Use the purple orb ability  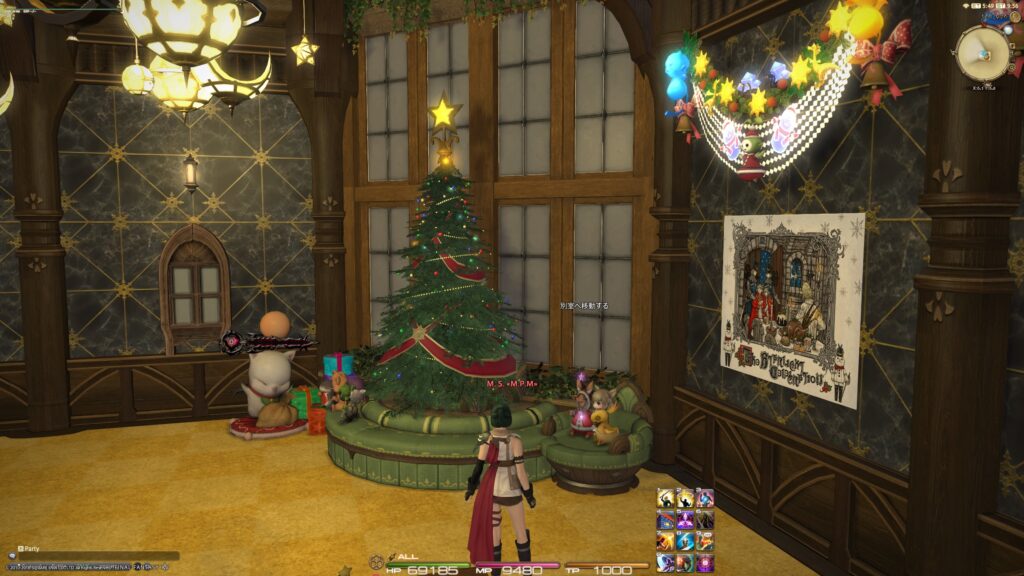tap(705, 563)
